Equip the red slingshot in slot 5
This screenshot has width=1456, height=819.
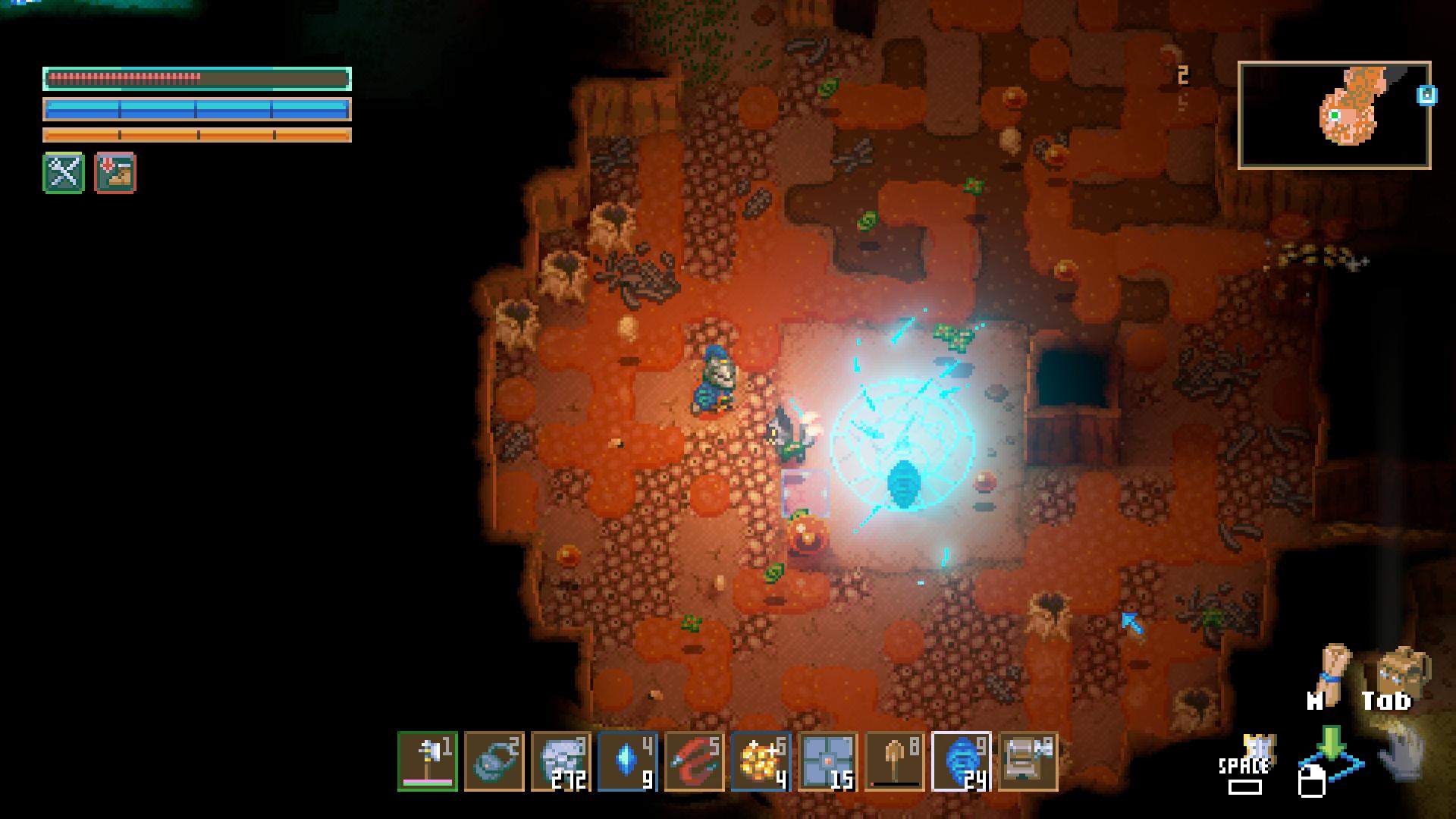point(695,761)
